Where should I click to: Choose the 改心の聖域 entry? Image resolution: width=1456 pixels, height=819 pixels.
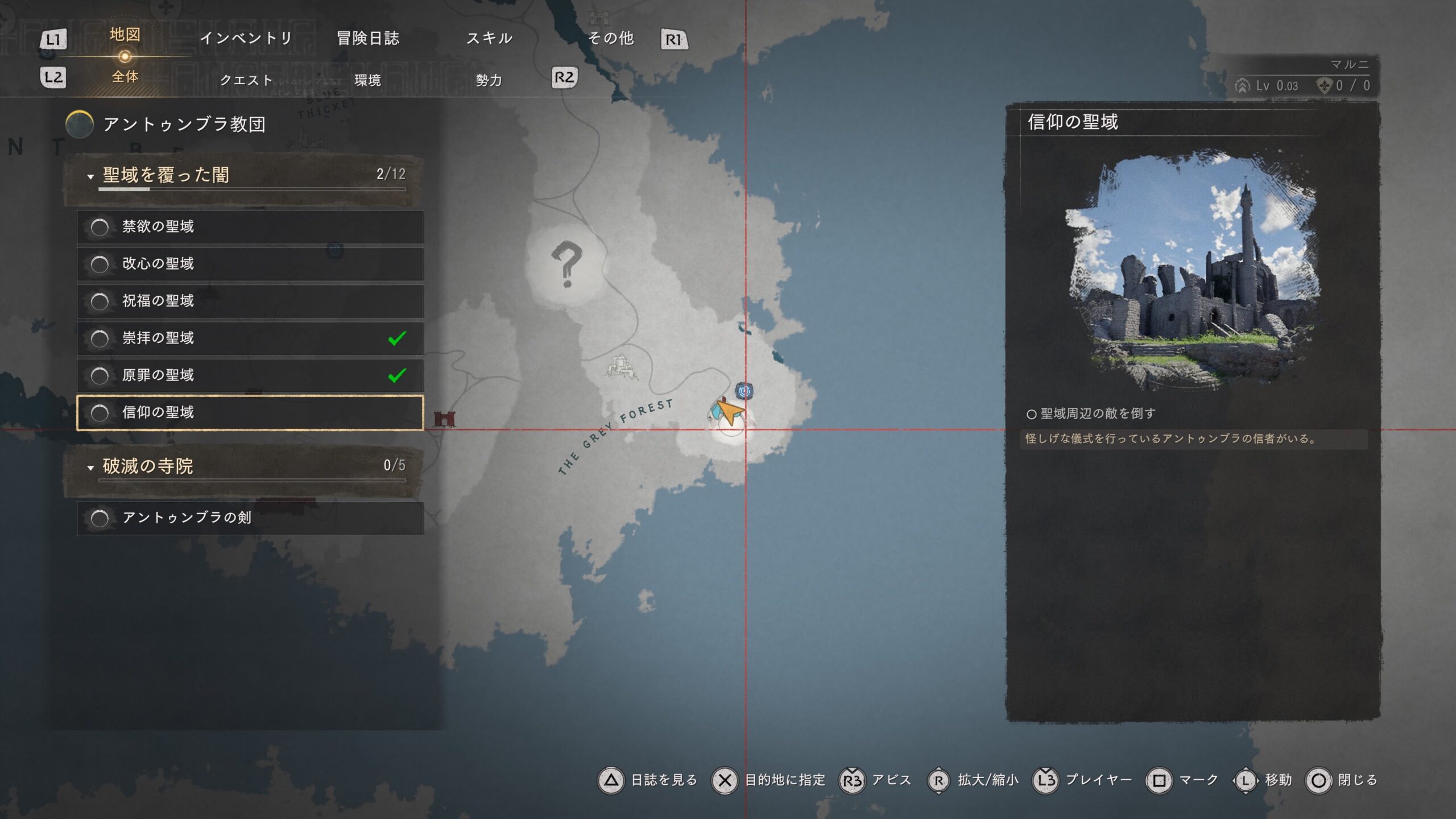click(250, 264)
